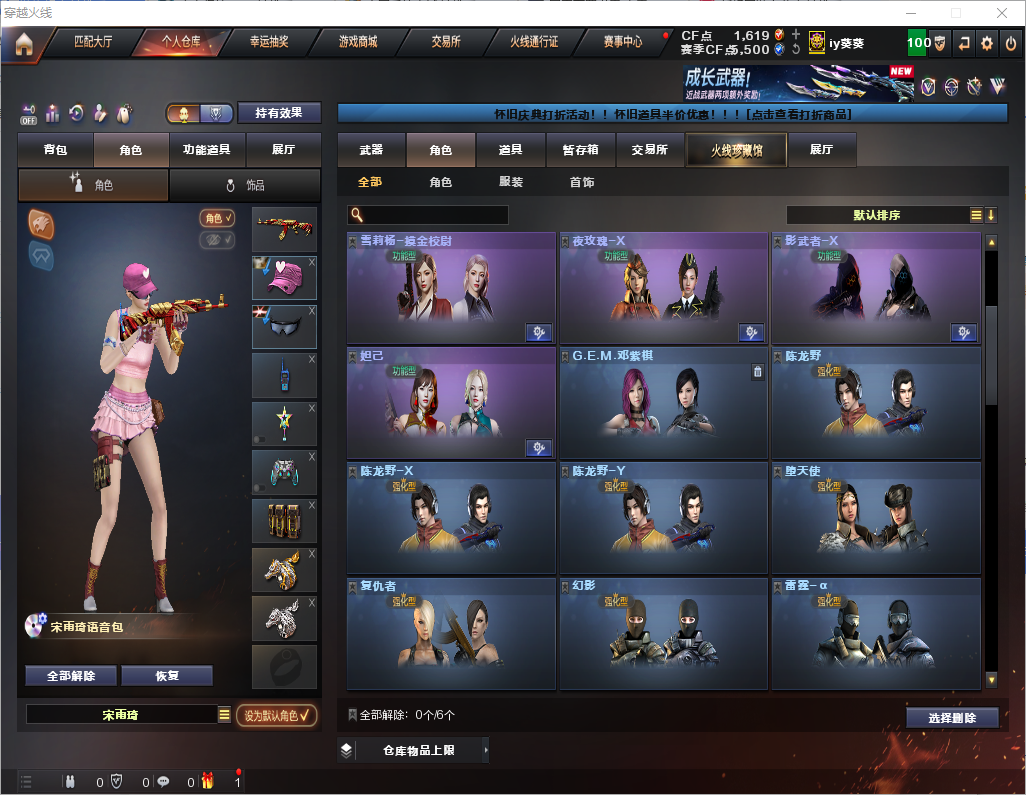Image resolution: width=1026 pixels, height=795 pixels.
Task: Set as default with 设为默认角色
Action: pos(276,715)
